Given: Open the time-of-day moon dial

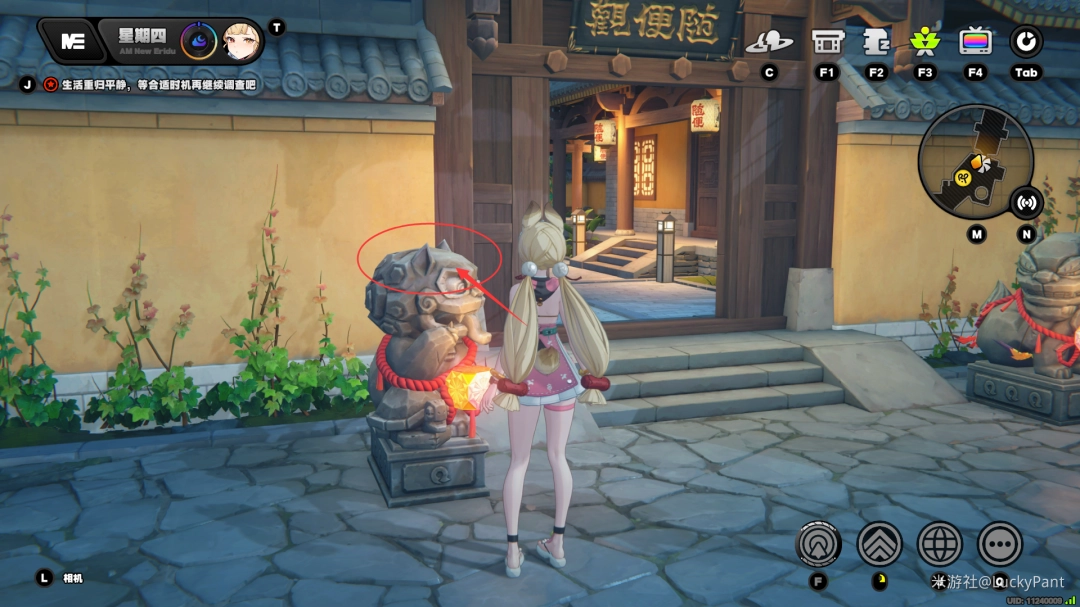Looking at the screenshot, I should click(x=198, y=41).
